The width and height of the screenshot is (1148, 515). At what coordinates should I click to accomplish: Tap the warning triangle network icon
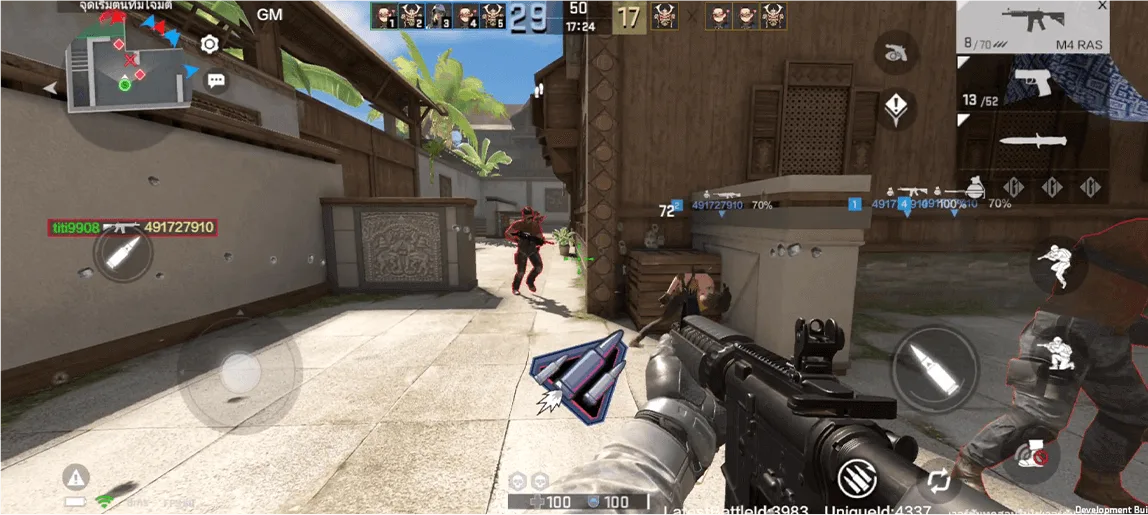[x=76, y=476]
